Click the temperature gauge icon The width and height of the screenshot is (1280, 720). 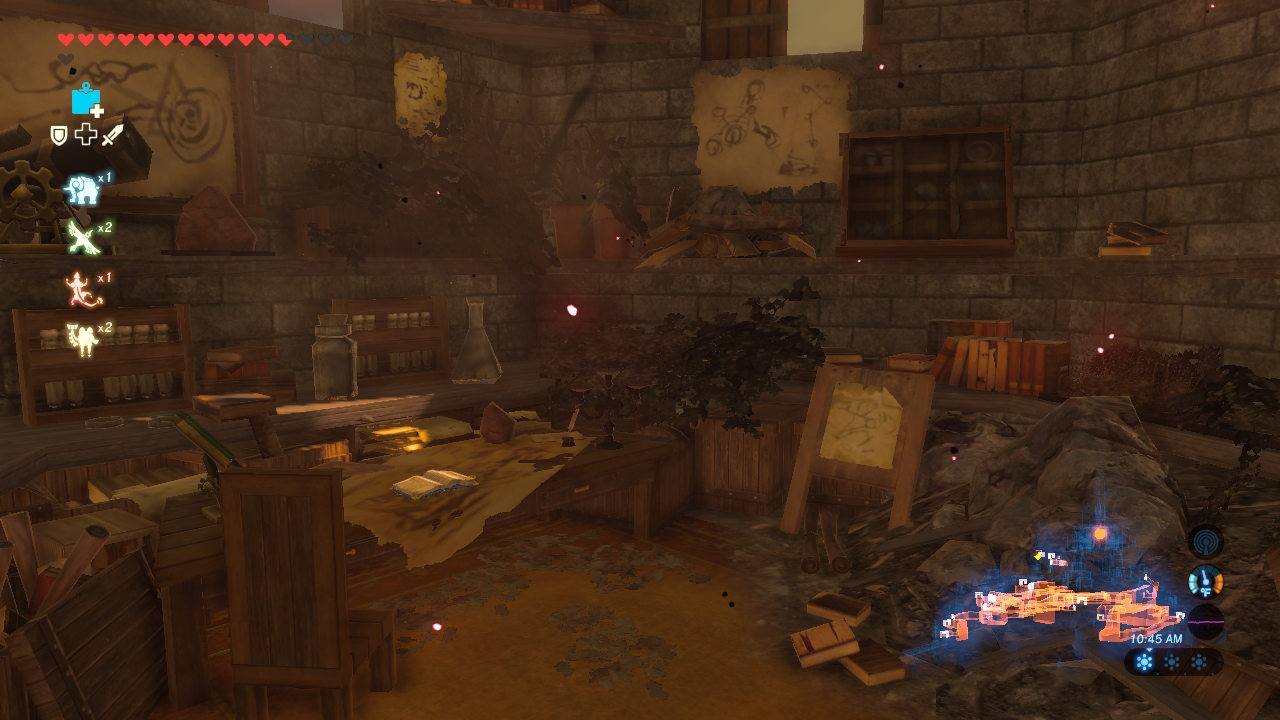(x=1206, y=581)
